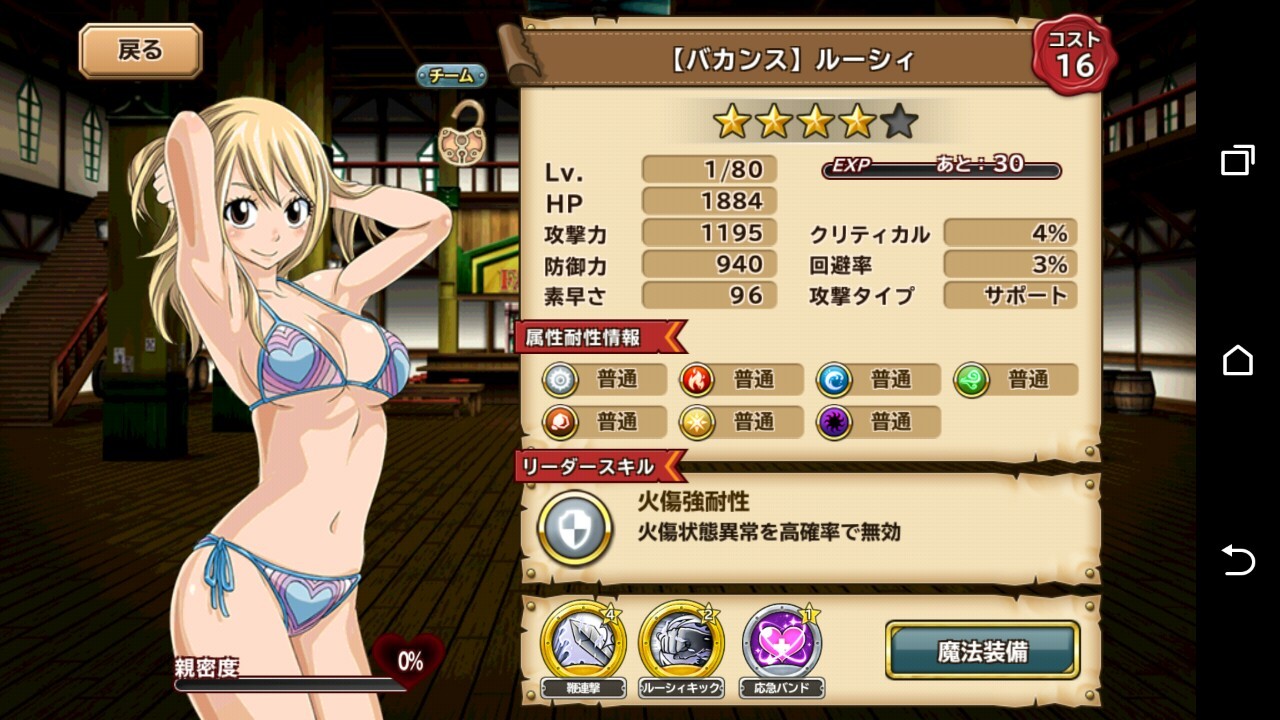1280x720 pixels.
Task: Open Android recent apps view
Action: (x=1237, y=160)
